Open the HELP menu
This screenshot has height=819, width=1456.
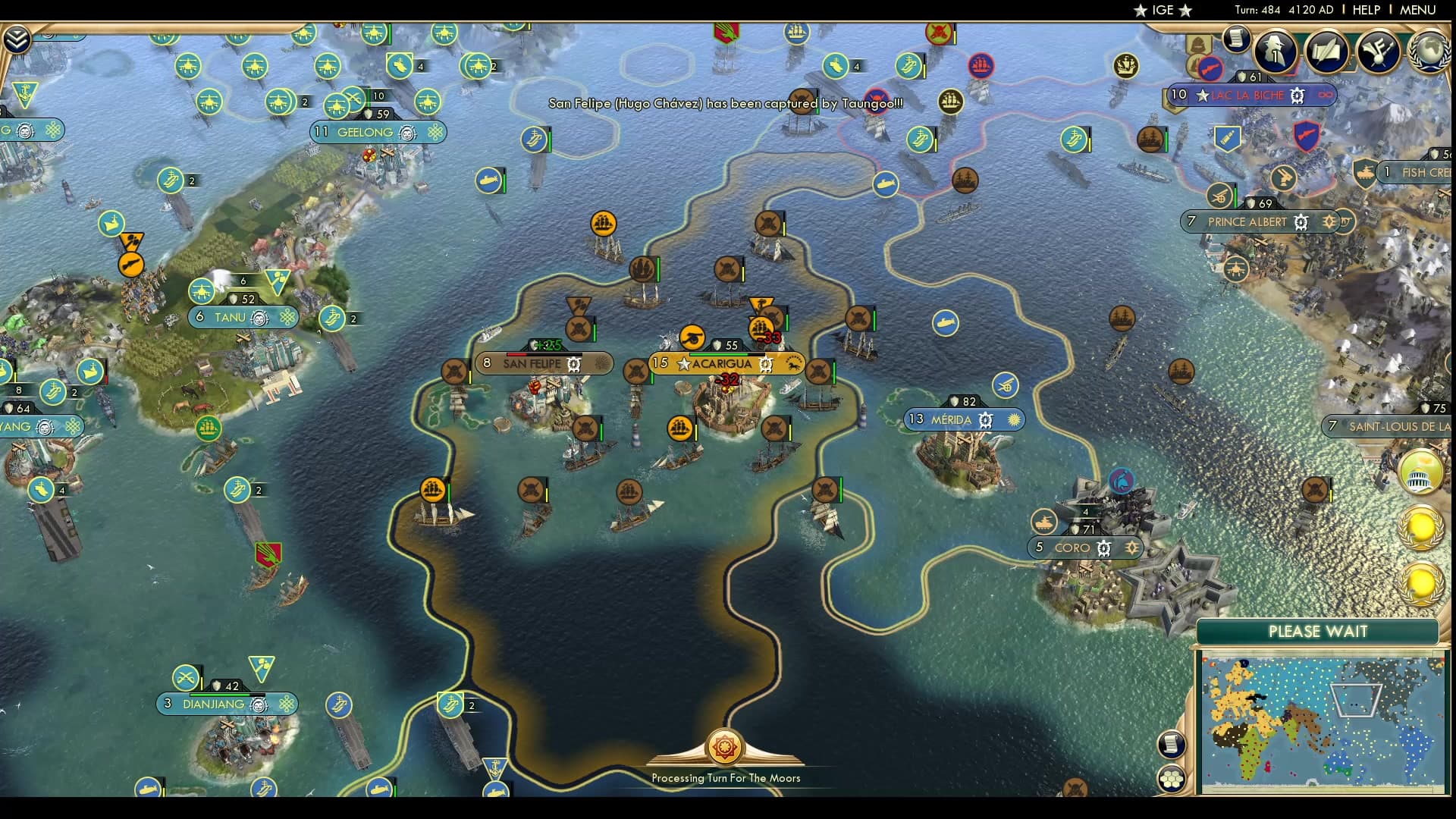1365,10
